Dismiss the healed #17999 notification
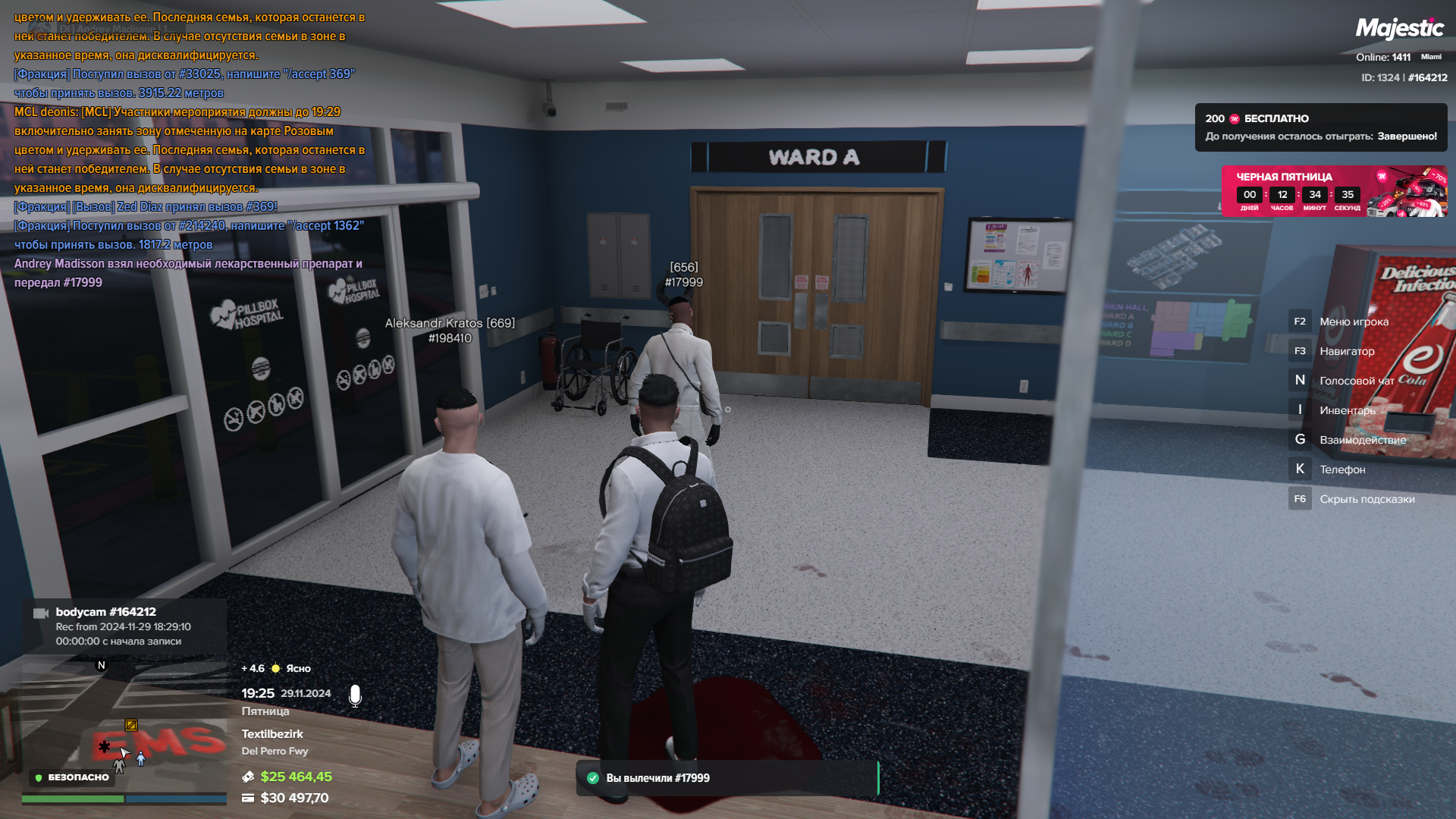This screenshot has height=819, width=1456. click(726, 778)
